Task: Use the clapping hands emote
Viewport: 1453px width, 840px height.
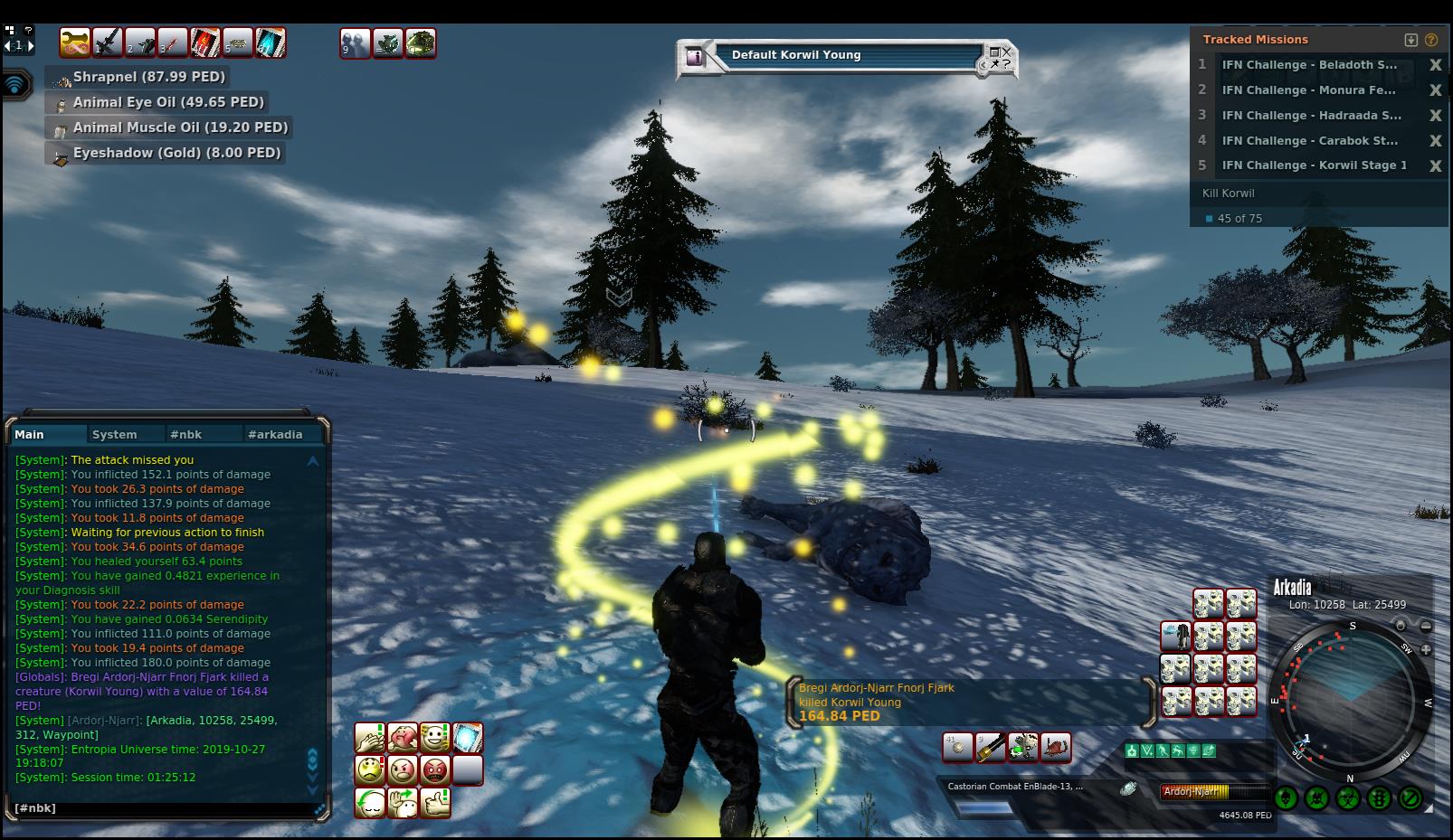Action: (x=370, y=738)
